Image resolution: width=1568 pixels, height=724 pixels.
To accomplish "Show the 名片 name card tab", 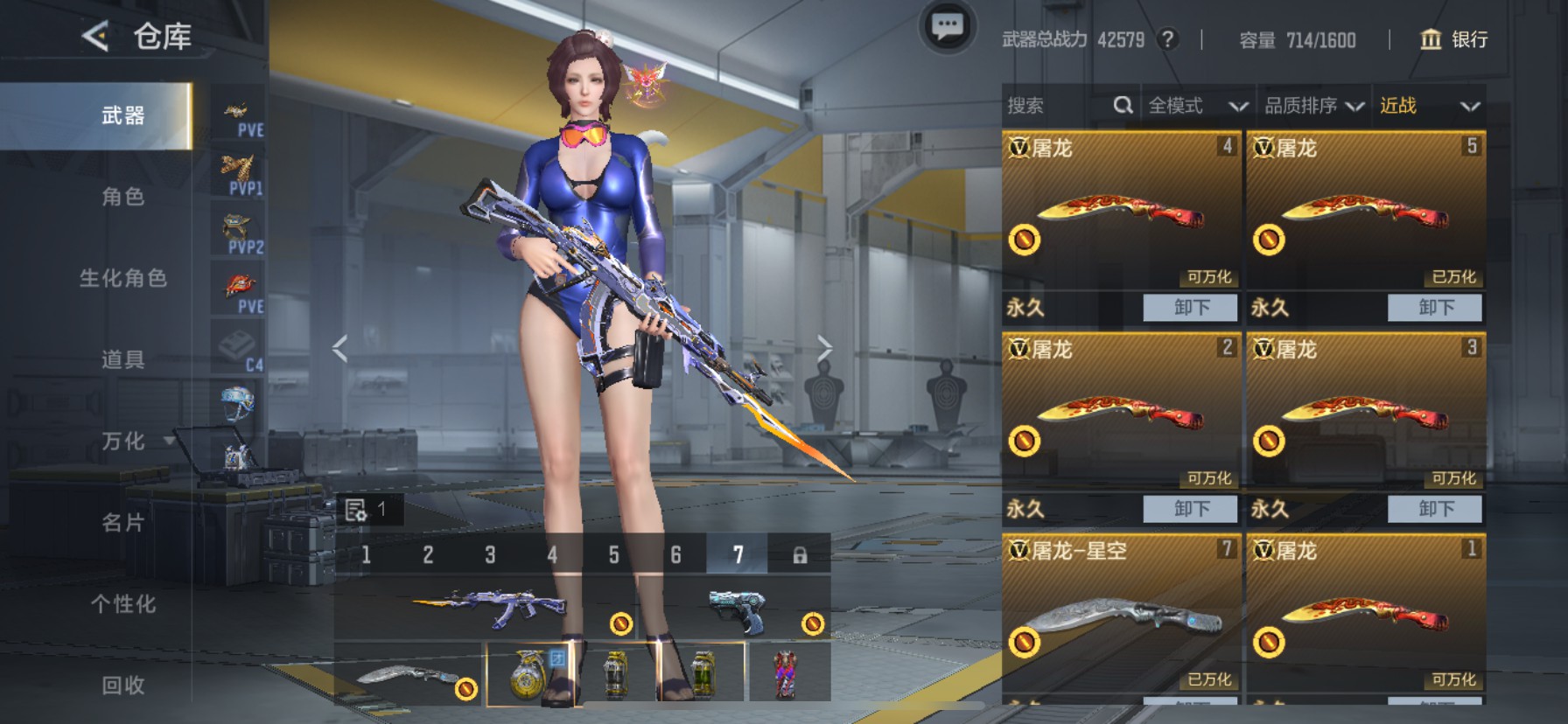I will (122, 523).
